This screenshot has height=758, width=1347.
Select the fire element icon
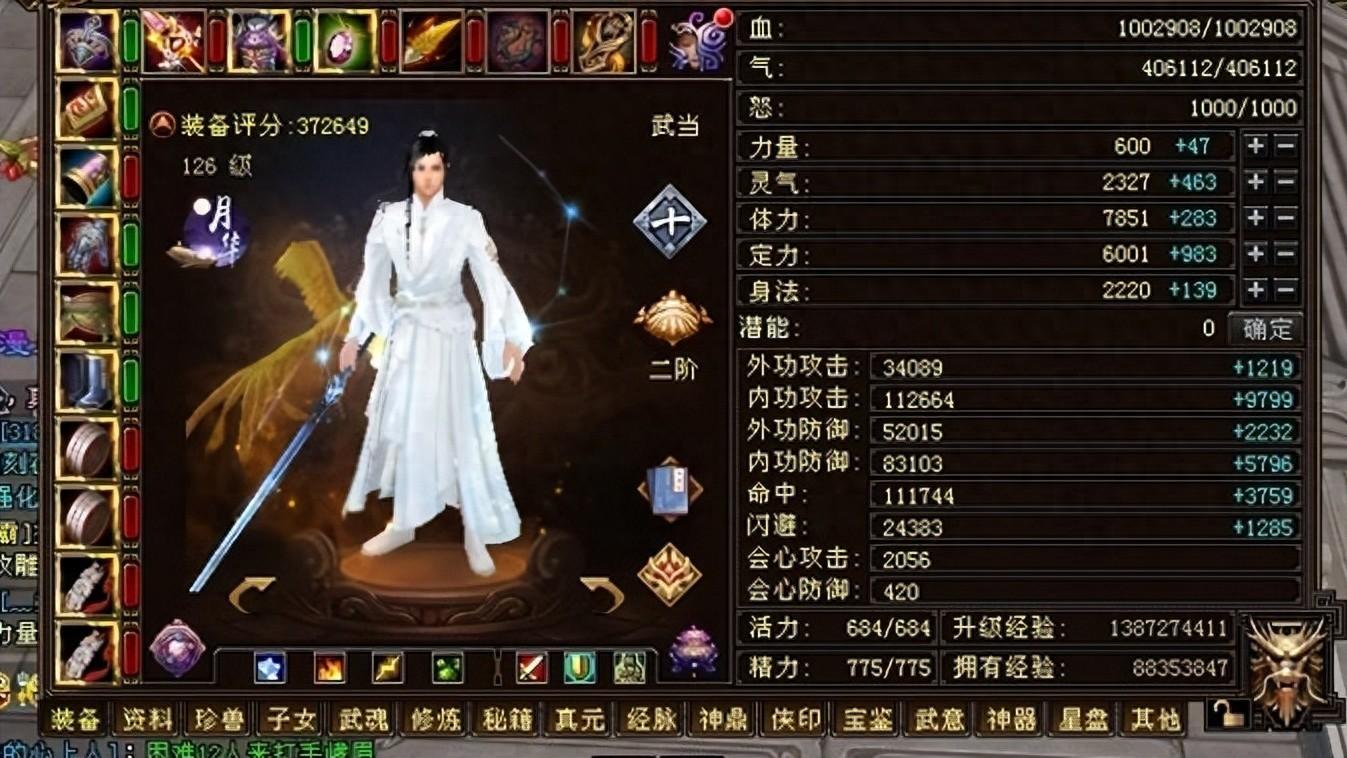coord(329,667)
